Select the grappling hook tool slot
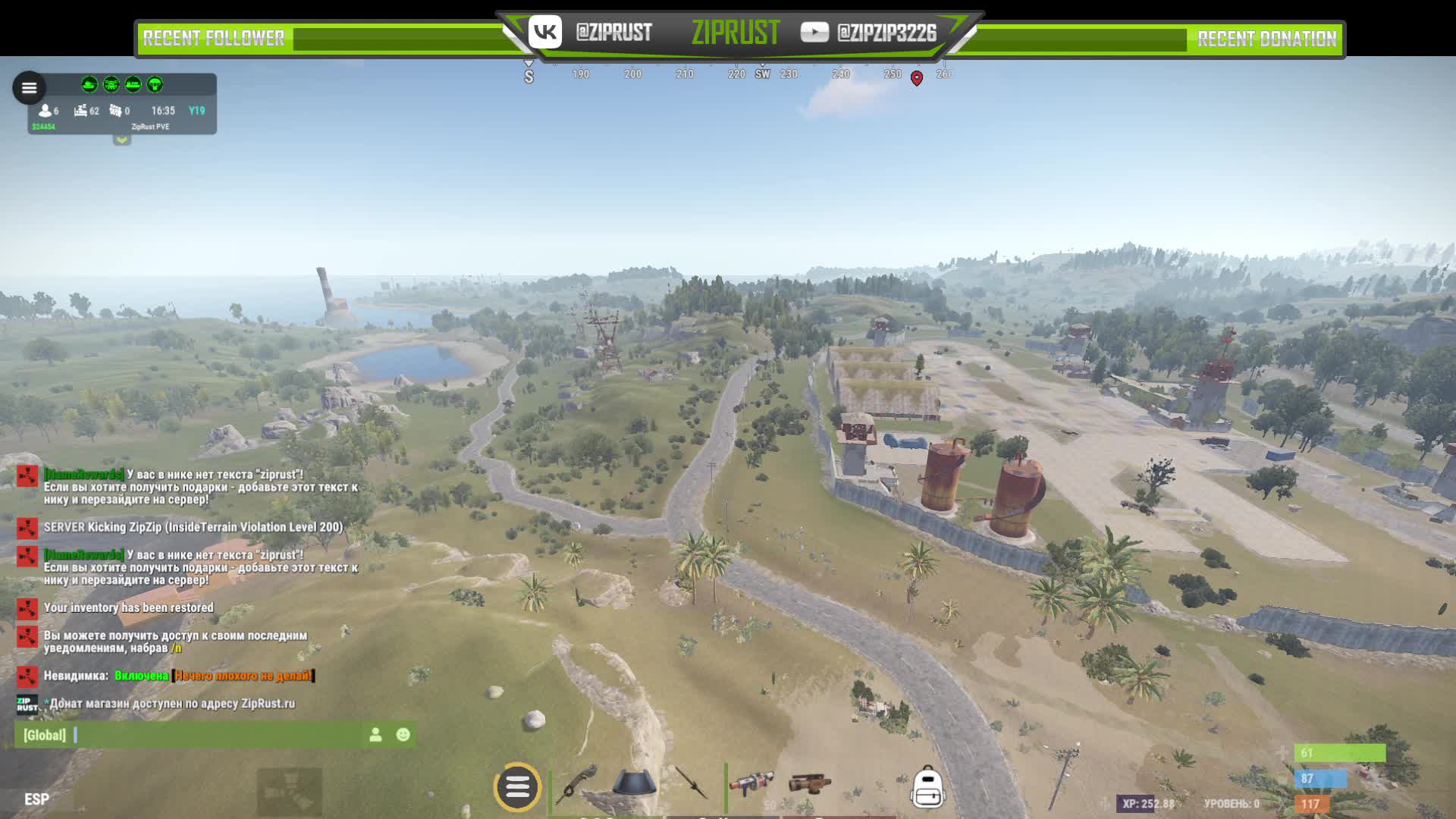1456x819 pixels. click(x=578, y=784)
